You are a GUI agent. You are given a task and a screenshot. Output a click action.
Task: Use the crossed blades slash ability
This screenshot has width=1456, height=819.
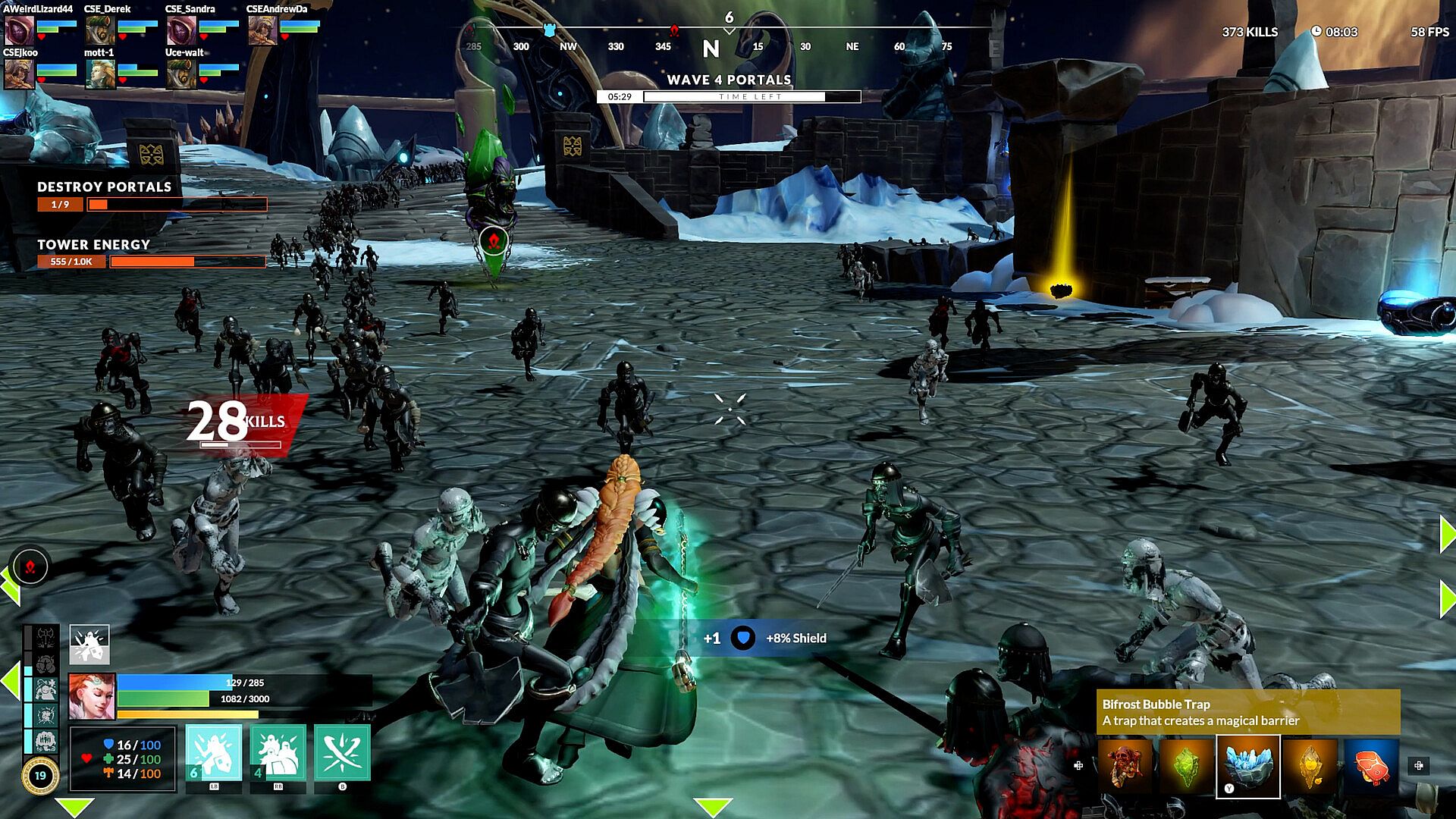[342, 752]
